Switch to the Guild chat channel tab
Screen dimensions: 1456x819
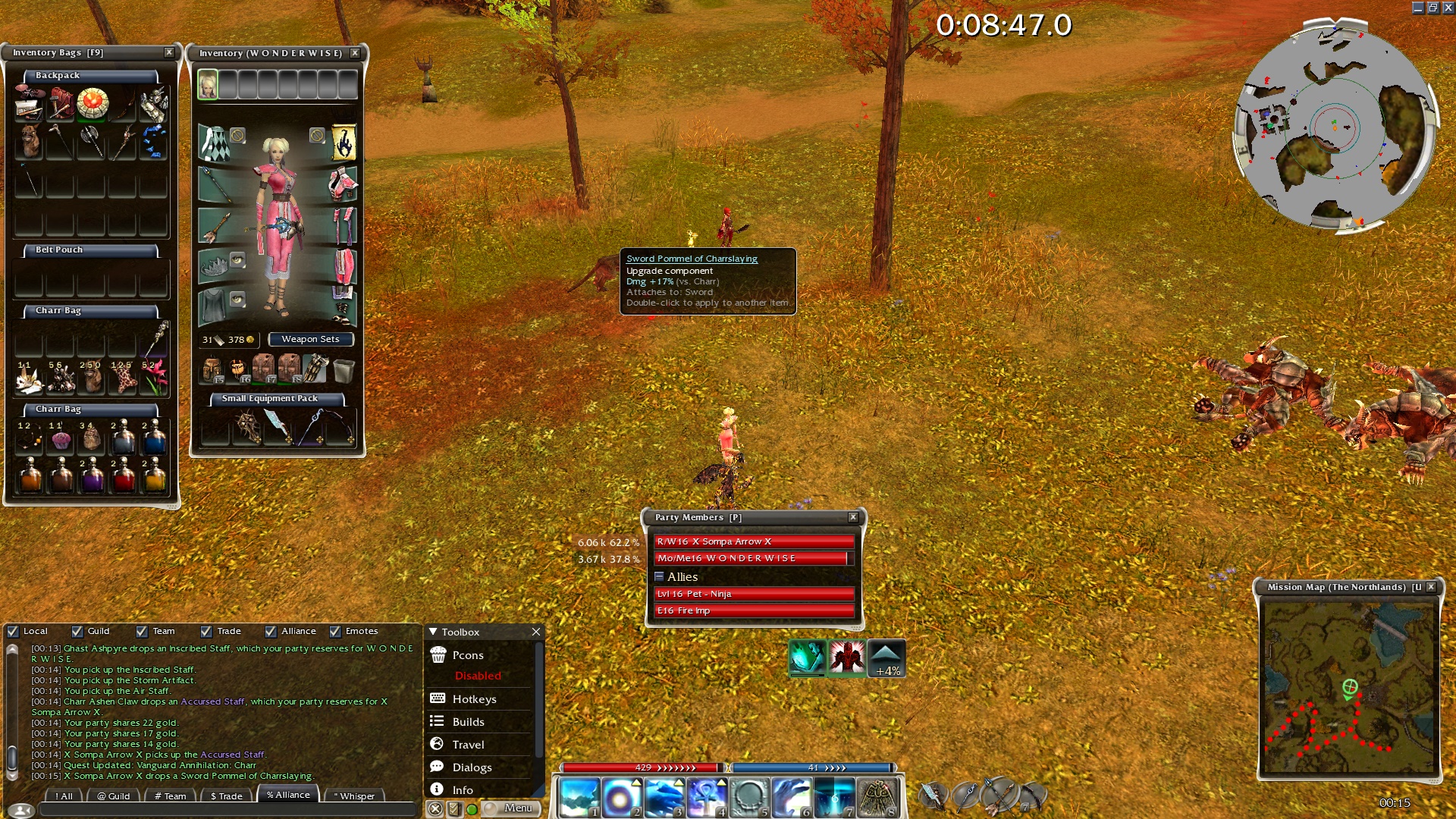coord(114,796)
